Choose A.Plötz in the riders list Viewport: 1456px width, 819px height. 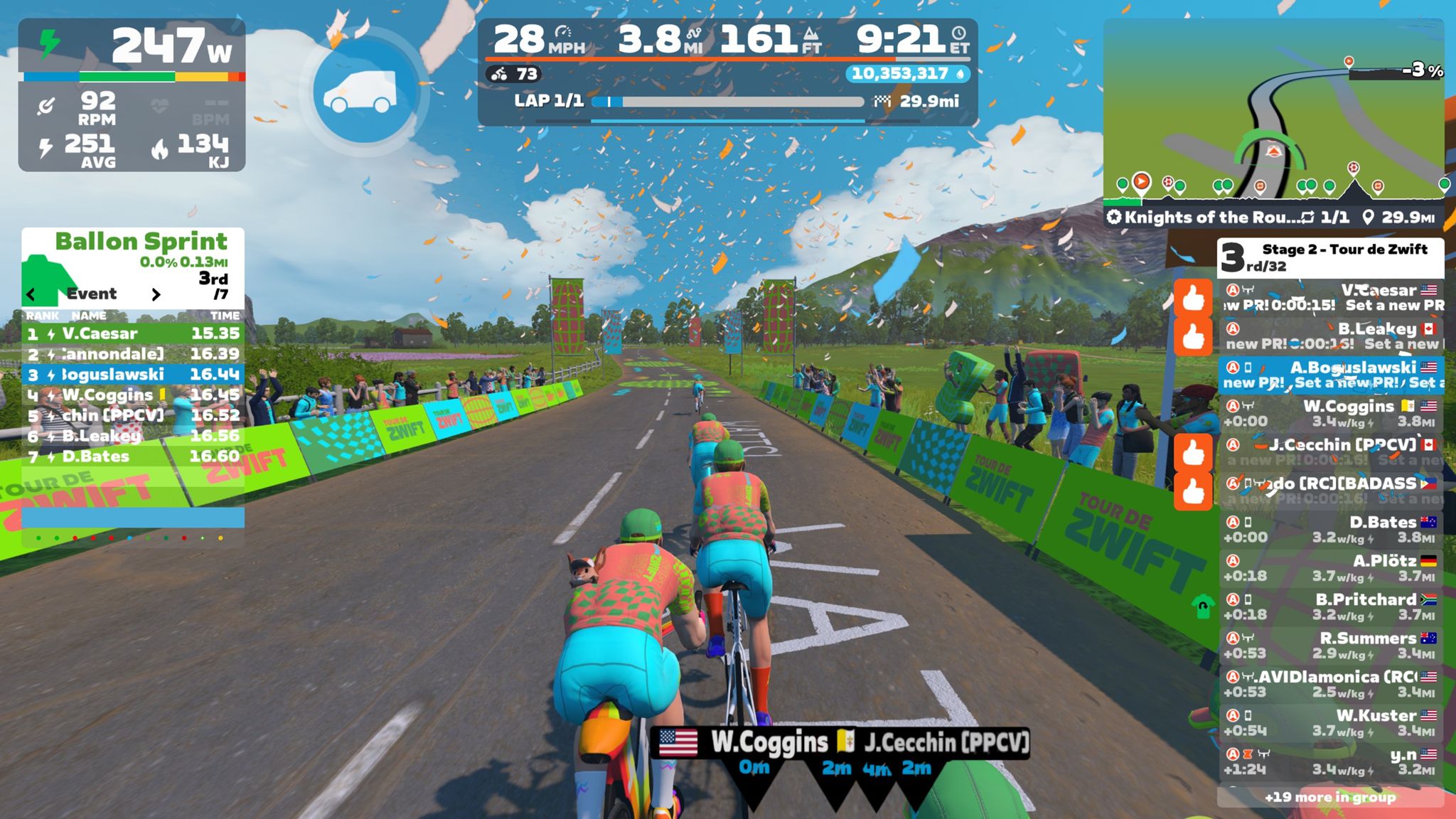[x=1331, y=568]
